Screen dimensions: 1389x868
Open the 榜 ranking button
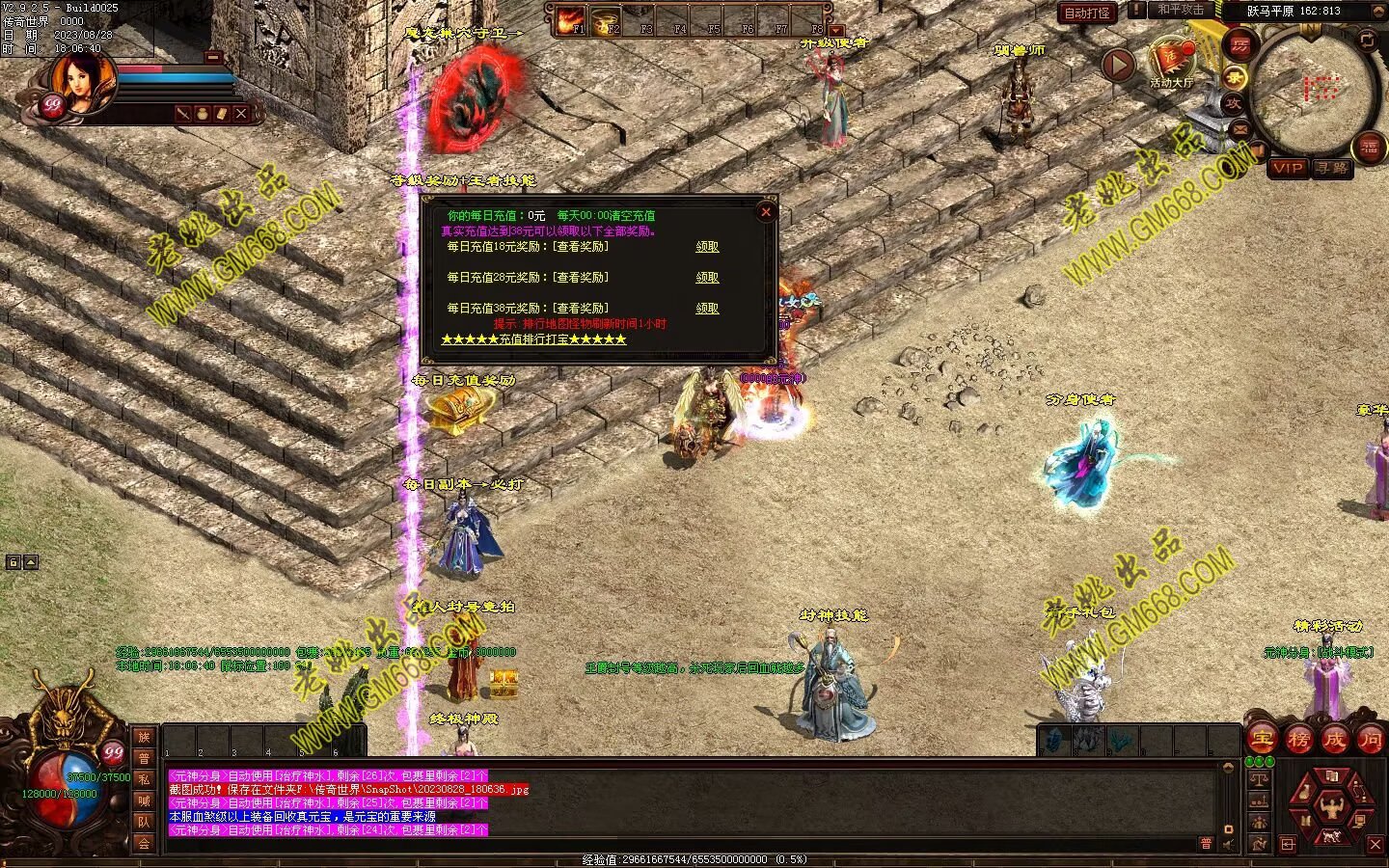coord(1298,740)
